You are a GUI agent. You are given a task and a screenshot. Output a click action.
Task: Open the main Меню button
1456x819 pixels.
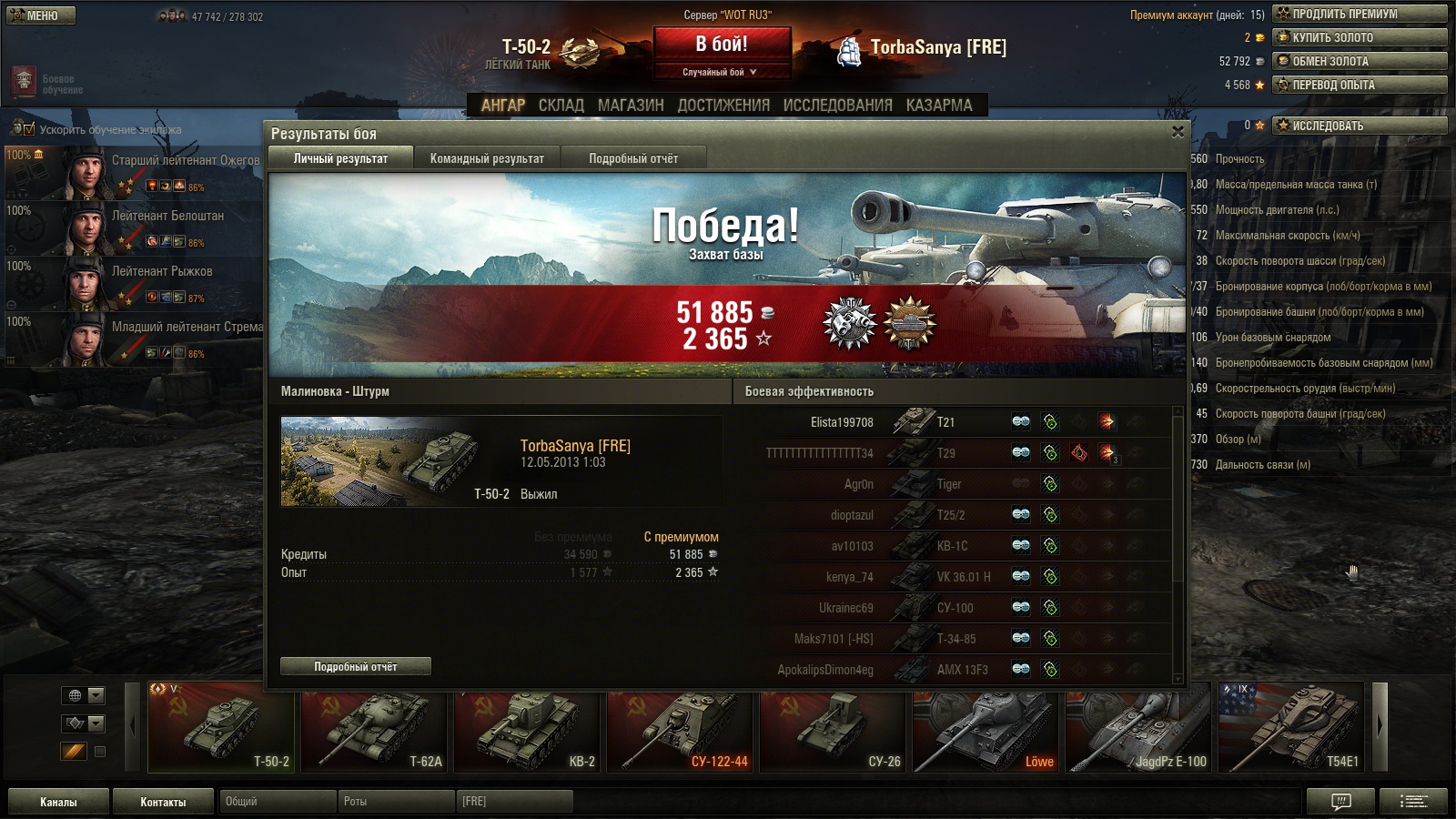[x=41, y=15]
